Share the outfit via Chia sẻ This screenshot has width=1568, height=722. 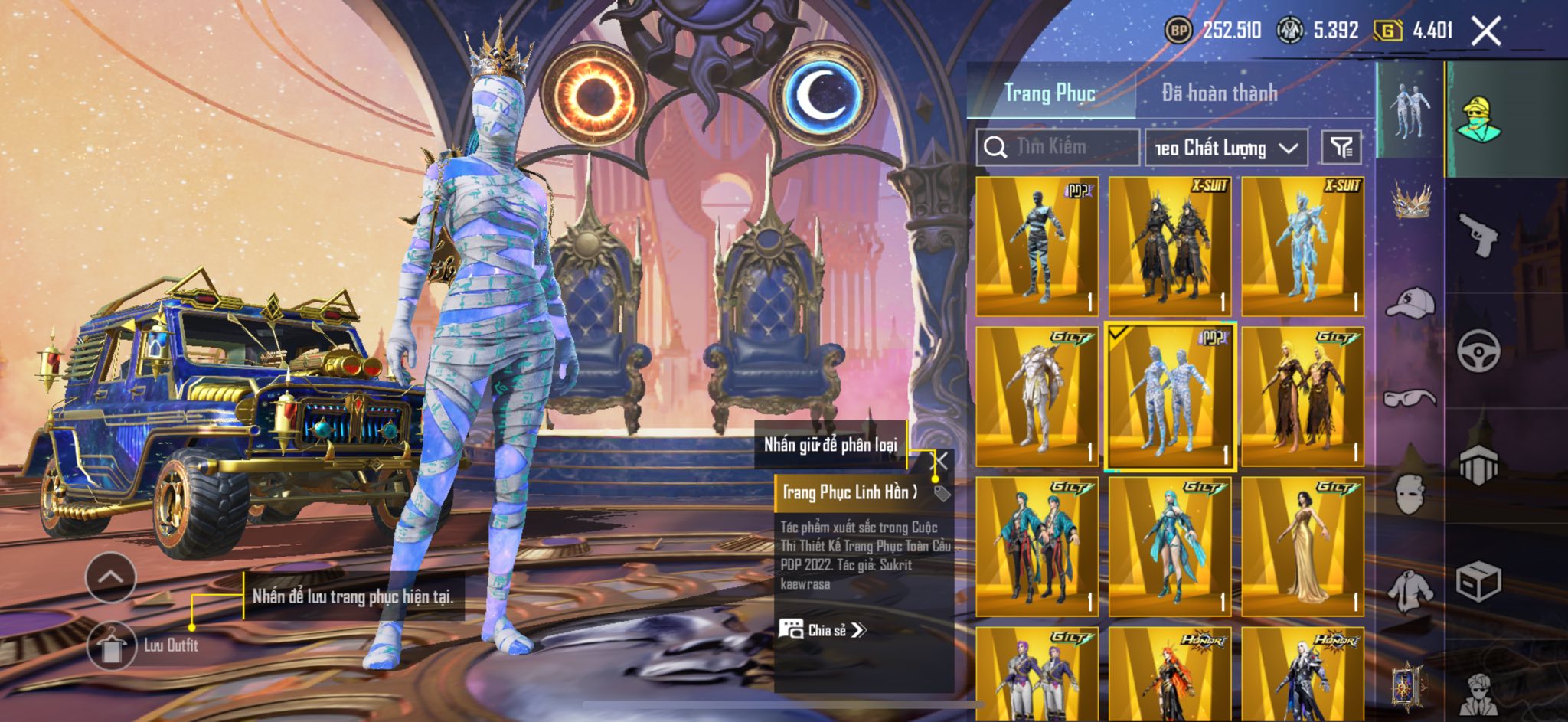tap(823, 630)
